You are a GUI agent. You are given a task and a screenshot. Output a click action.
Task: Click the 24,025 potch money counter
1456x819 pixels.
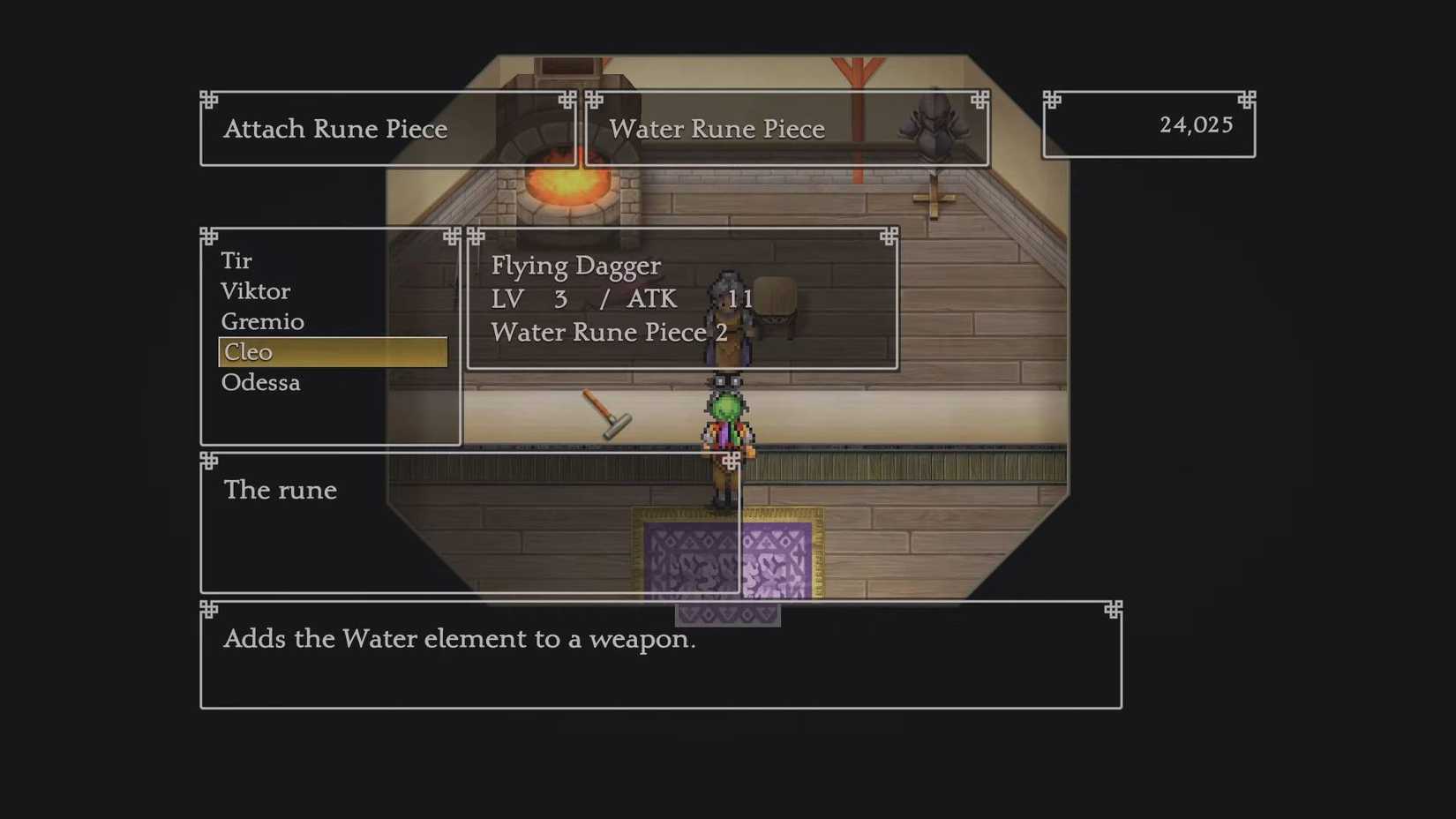1196,124
